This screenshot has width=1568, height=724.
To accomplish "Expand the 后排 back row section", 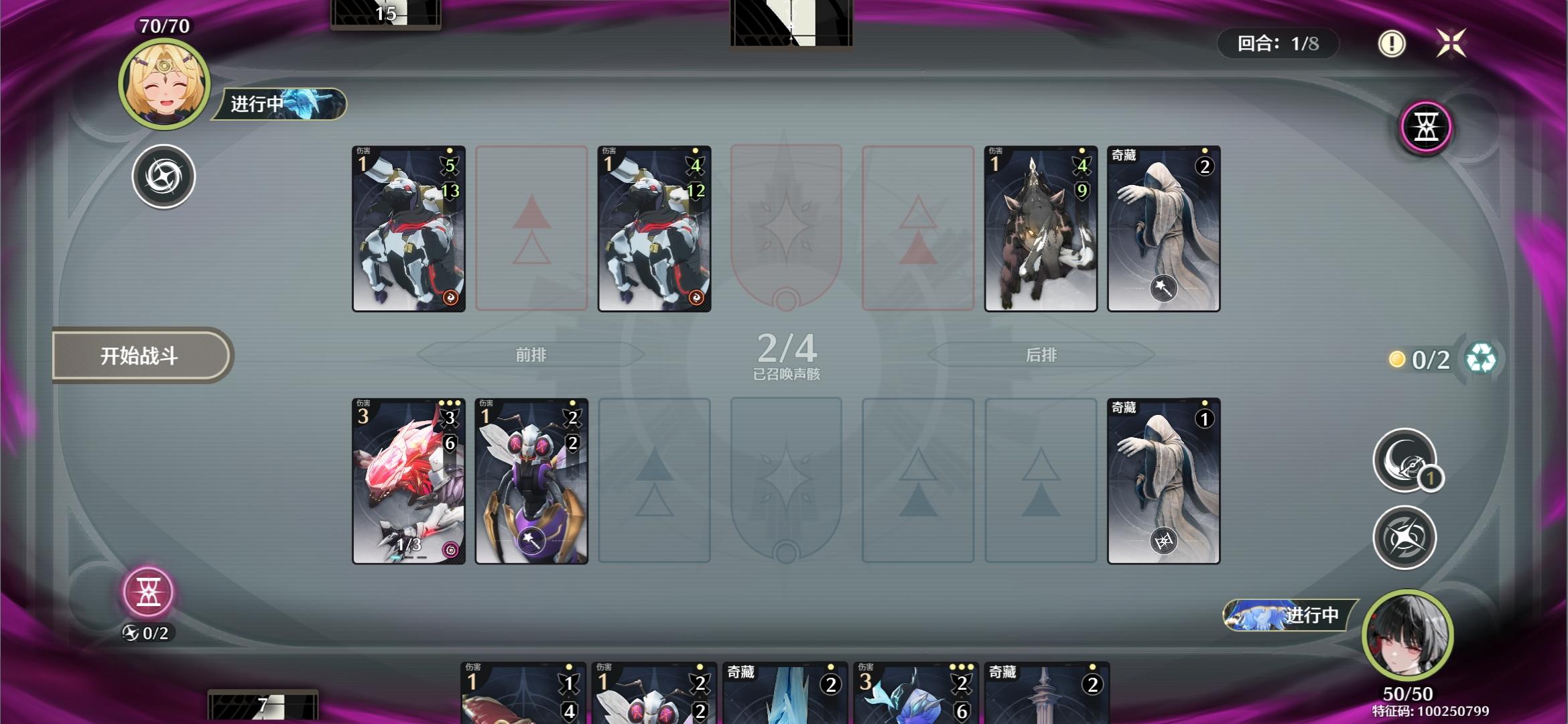I will pyautogui.click(x=1044, y=355).
